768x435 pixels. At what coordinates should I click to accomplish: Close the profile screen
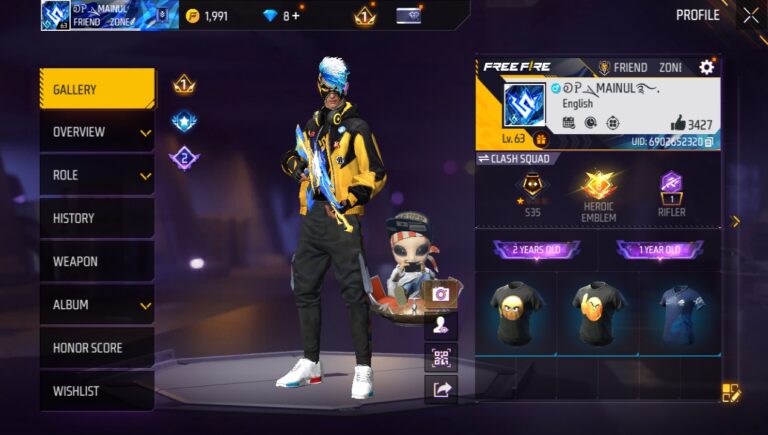click(x=750, y=15)
